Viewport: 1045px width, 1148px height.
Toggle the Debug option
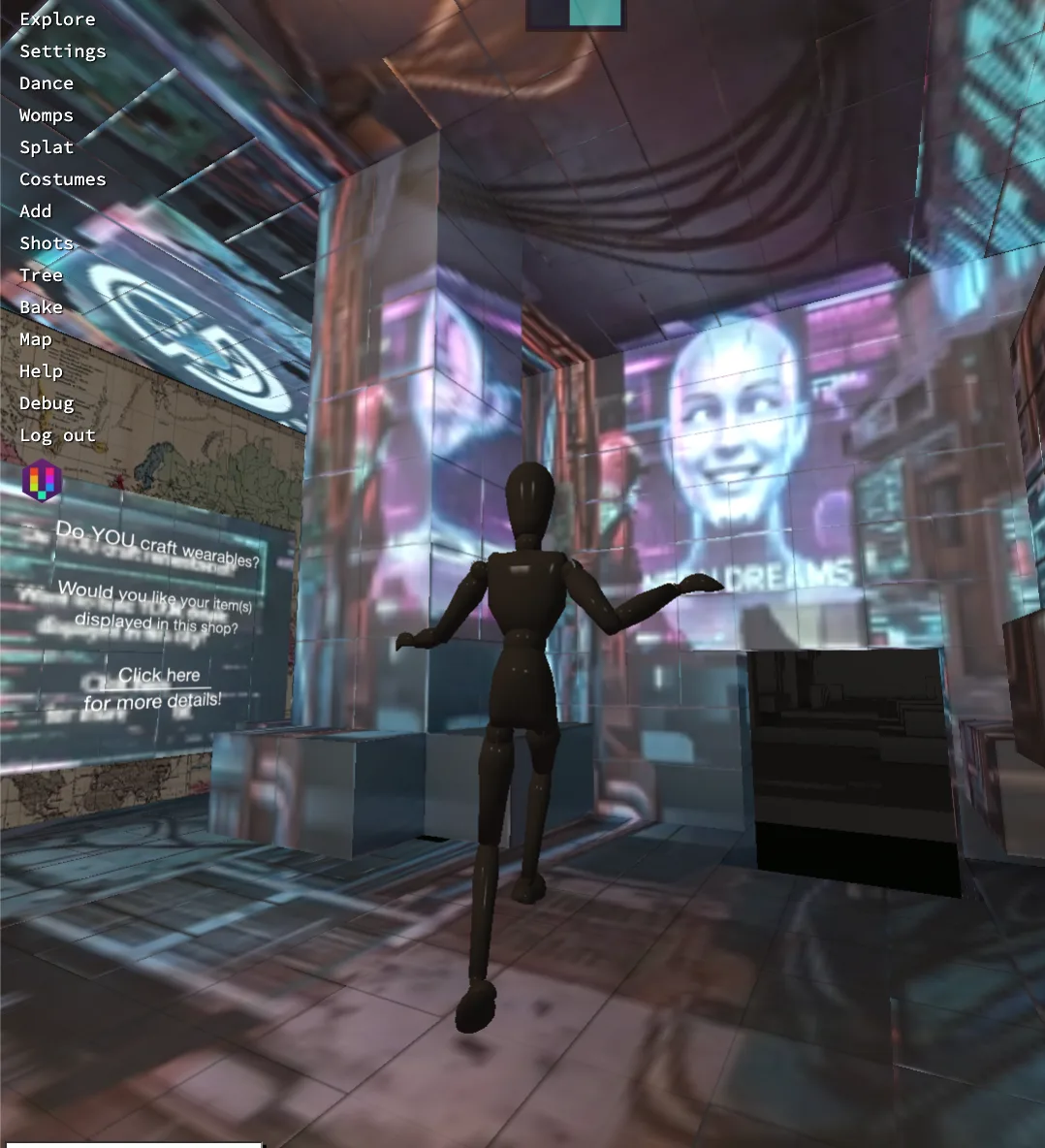[x=47, y=403]
